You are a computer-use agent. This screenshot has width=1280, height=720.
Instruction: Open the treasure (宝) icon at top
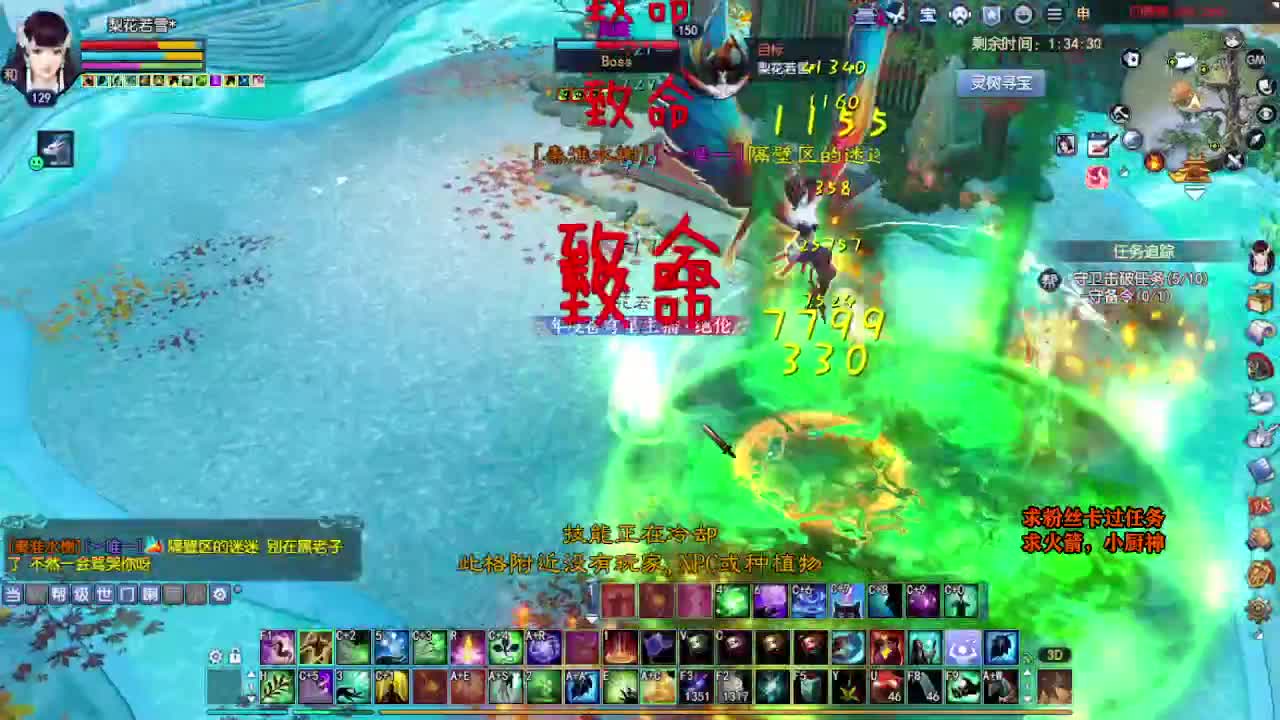pos(928,15)
